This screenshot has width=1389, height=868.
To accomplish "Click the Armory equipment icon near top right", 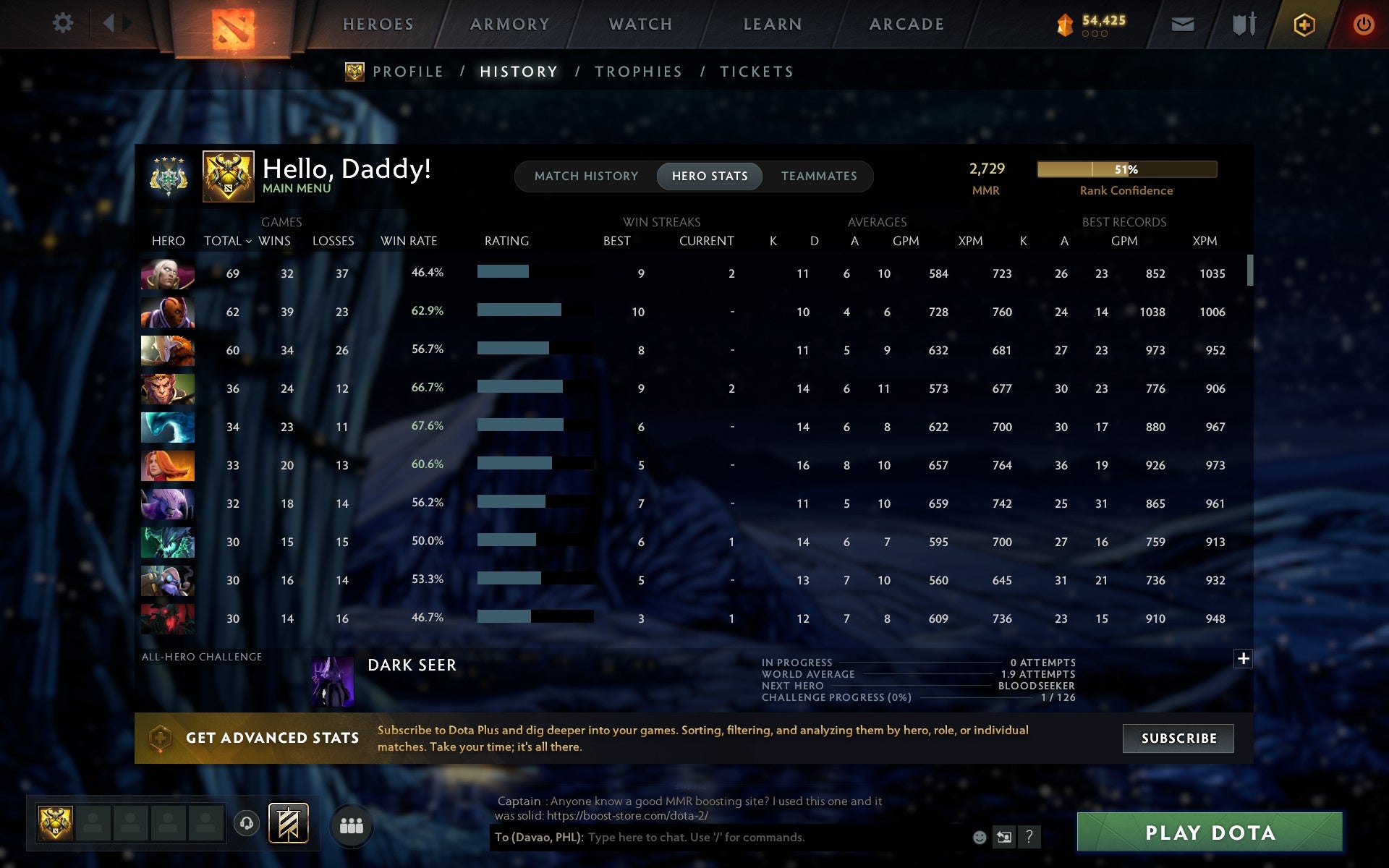I will pyautogui.click(x=1242, y=23).
